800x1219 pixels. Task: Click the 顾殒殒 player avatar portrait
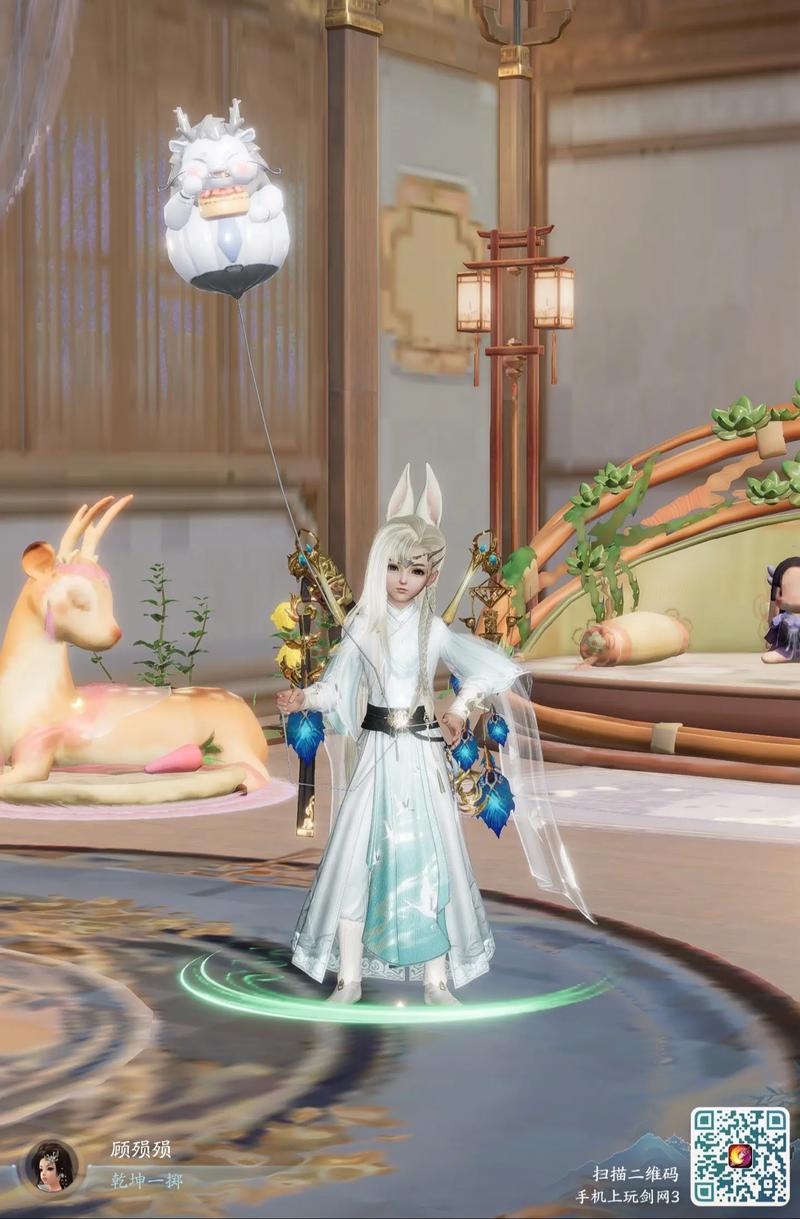(51, 1165)
